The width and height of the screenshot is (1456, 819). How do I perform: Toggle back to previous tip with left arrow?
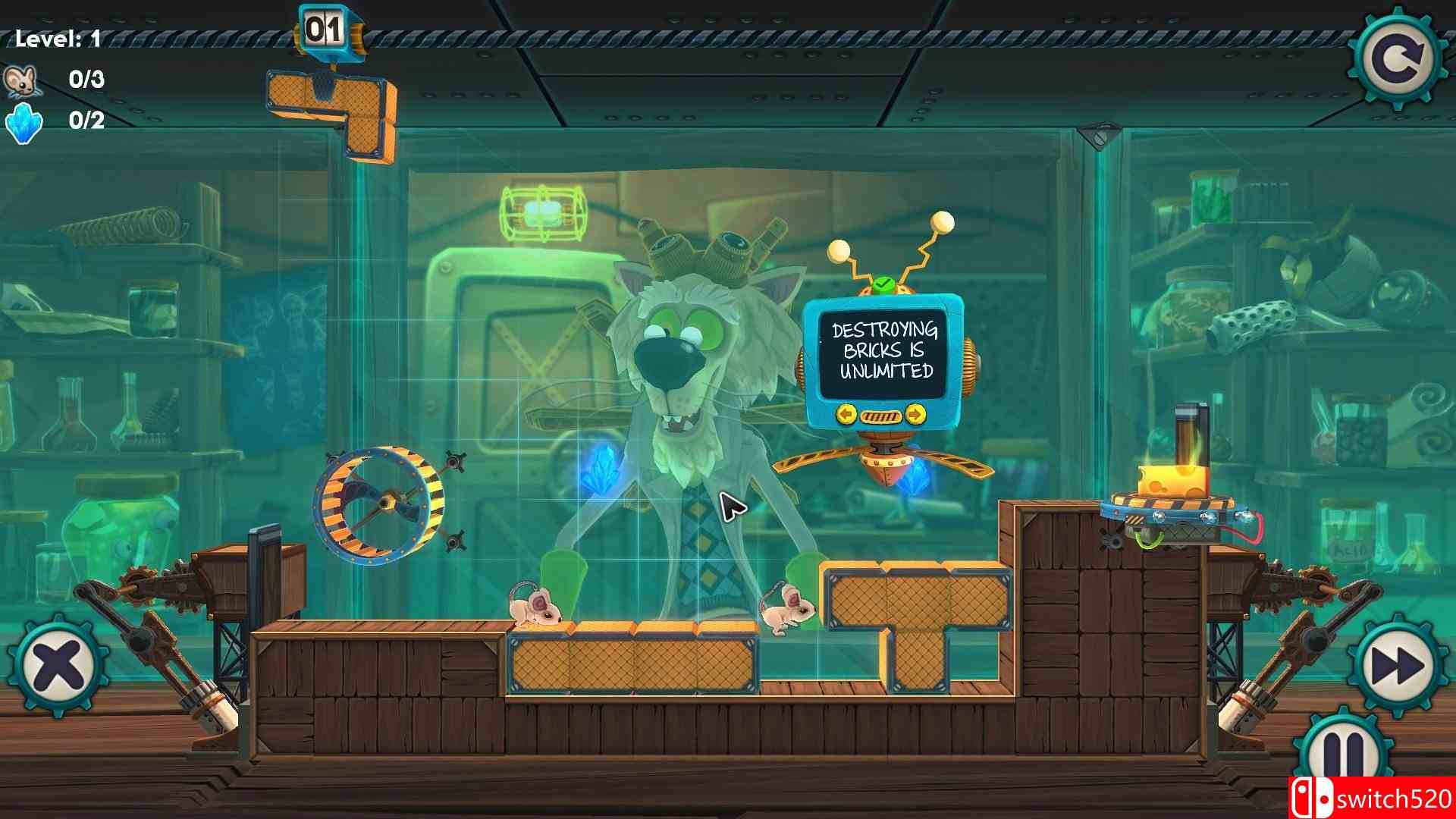(846, 414)
